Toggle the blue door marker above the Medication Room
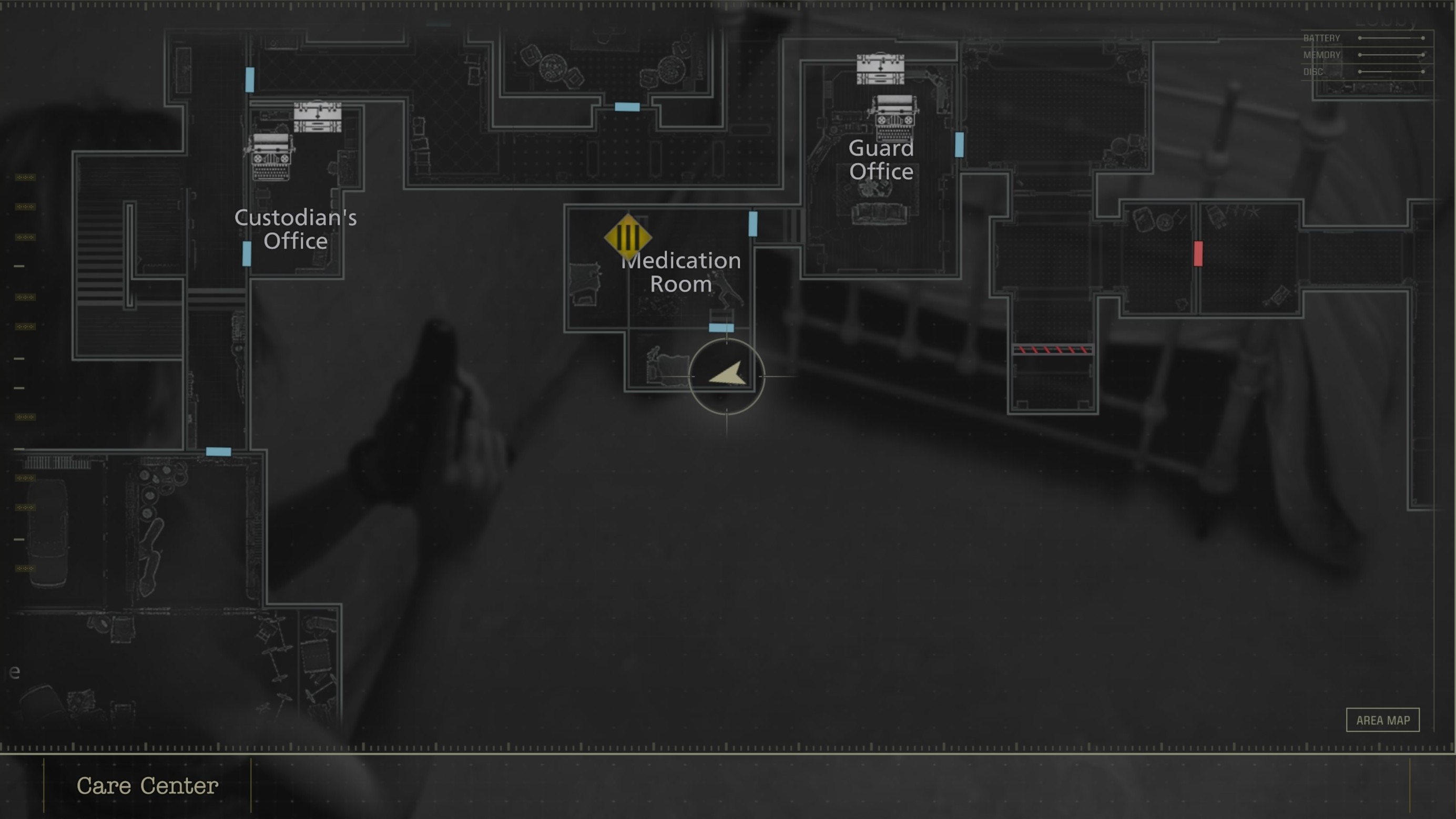The height and width of the screenshot is (819, 1456). point(754,224)
